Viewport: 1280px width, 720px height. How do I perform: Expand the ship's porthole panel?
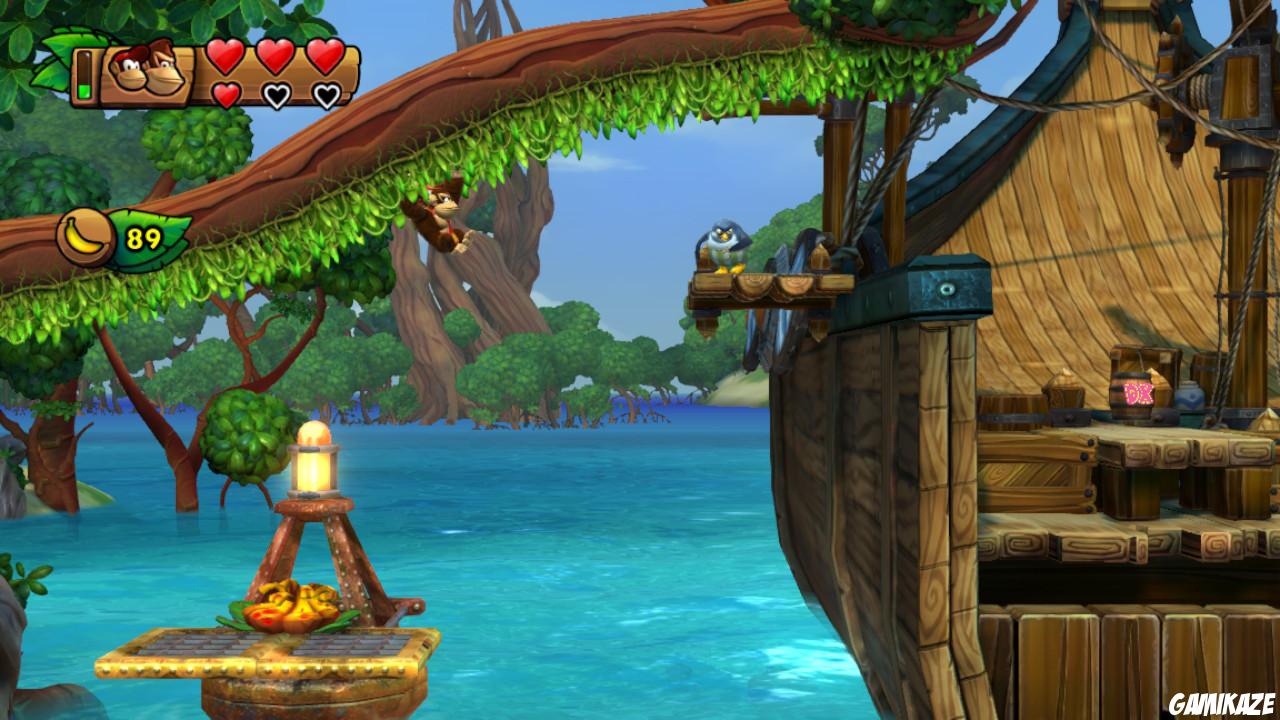click(x=945, y=287)
